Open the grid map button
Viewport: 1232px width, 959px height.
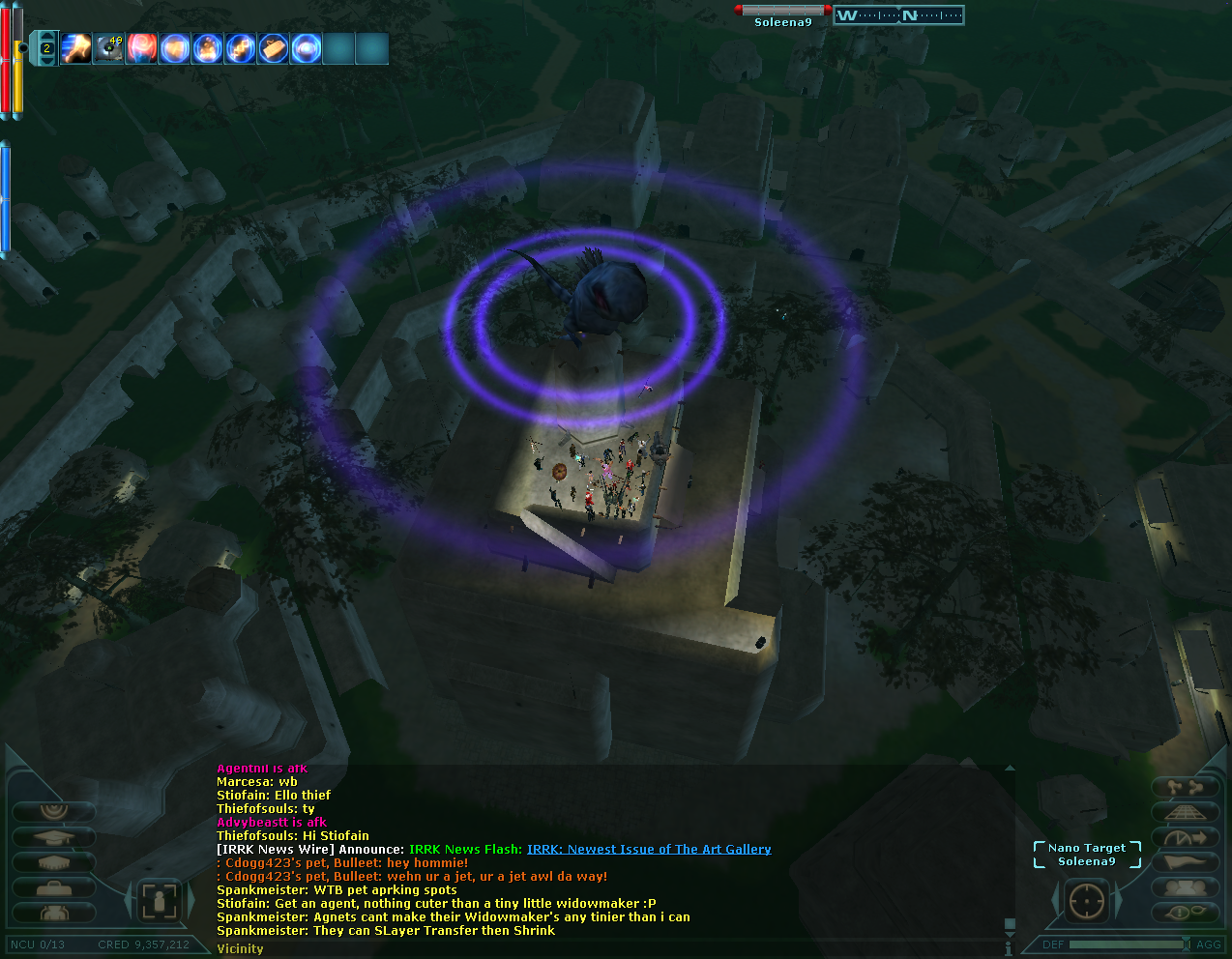[1185, 812]
